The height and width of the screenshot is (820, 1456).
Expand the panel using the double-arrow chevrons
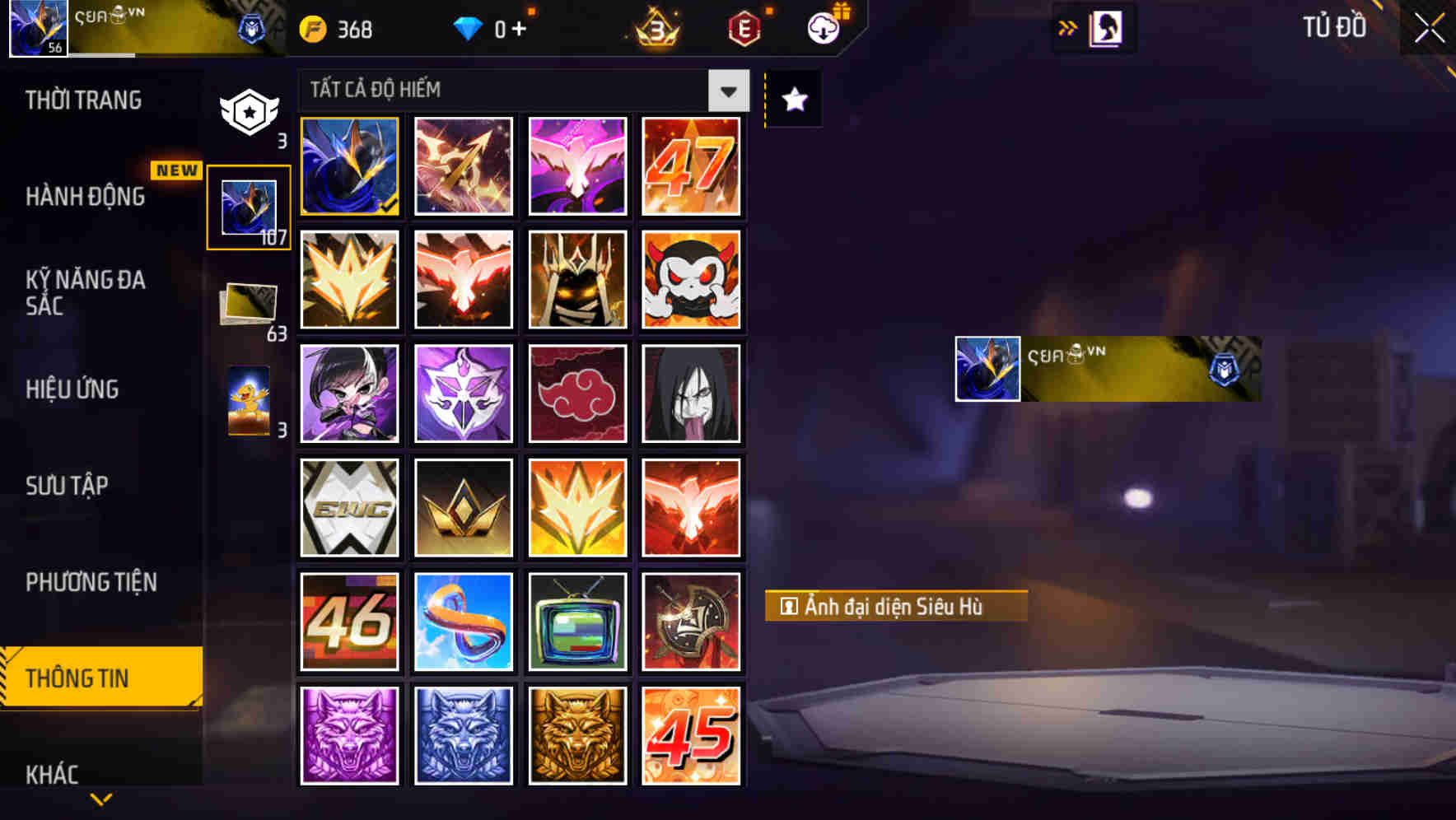pos(1068,27)
